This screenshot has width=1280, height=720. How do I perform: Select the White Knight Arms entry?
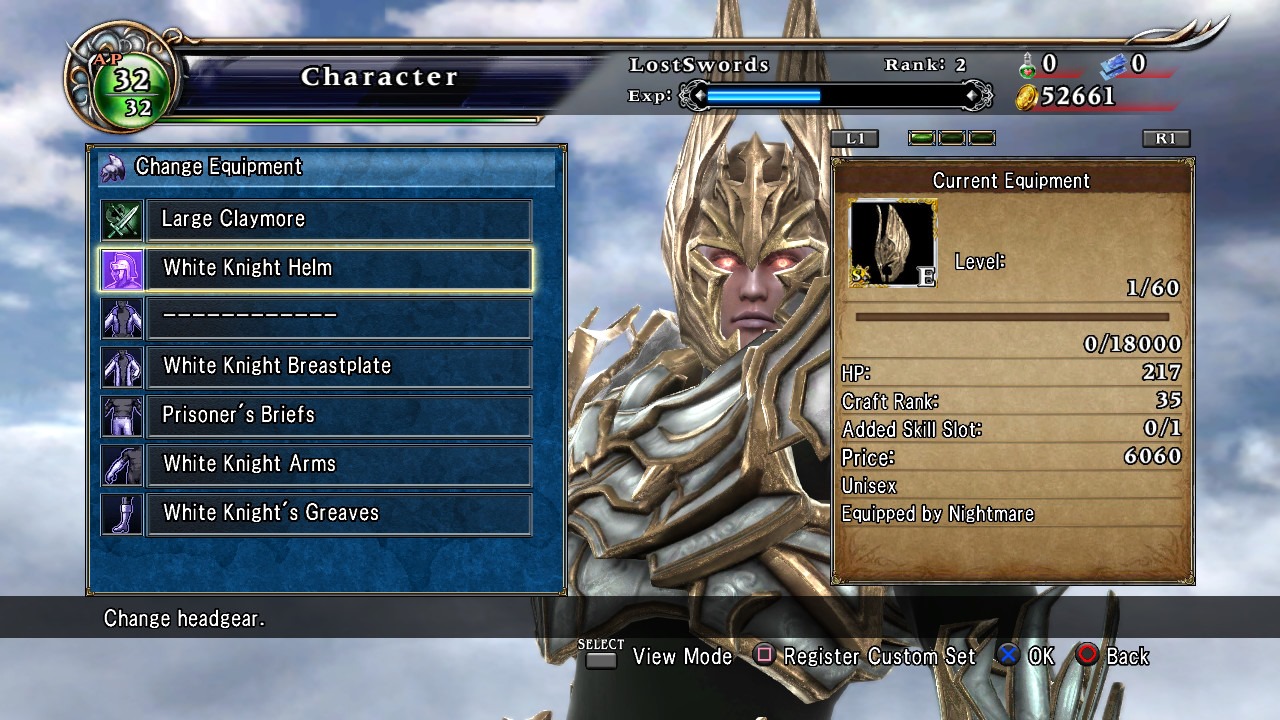click(339, 464)
